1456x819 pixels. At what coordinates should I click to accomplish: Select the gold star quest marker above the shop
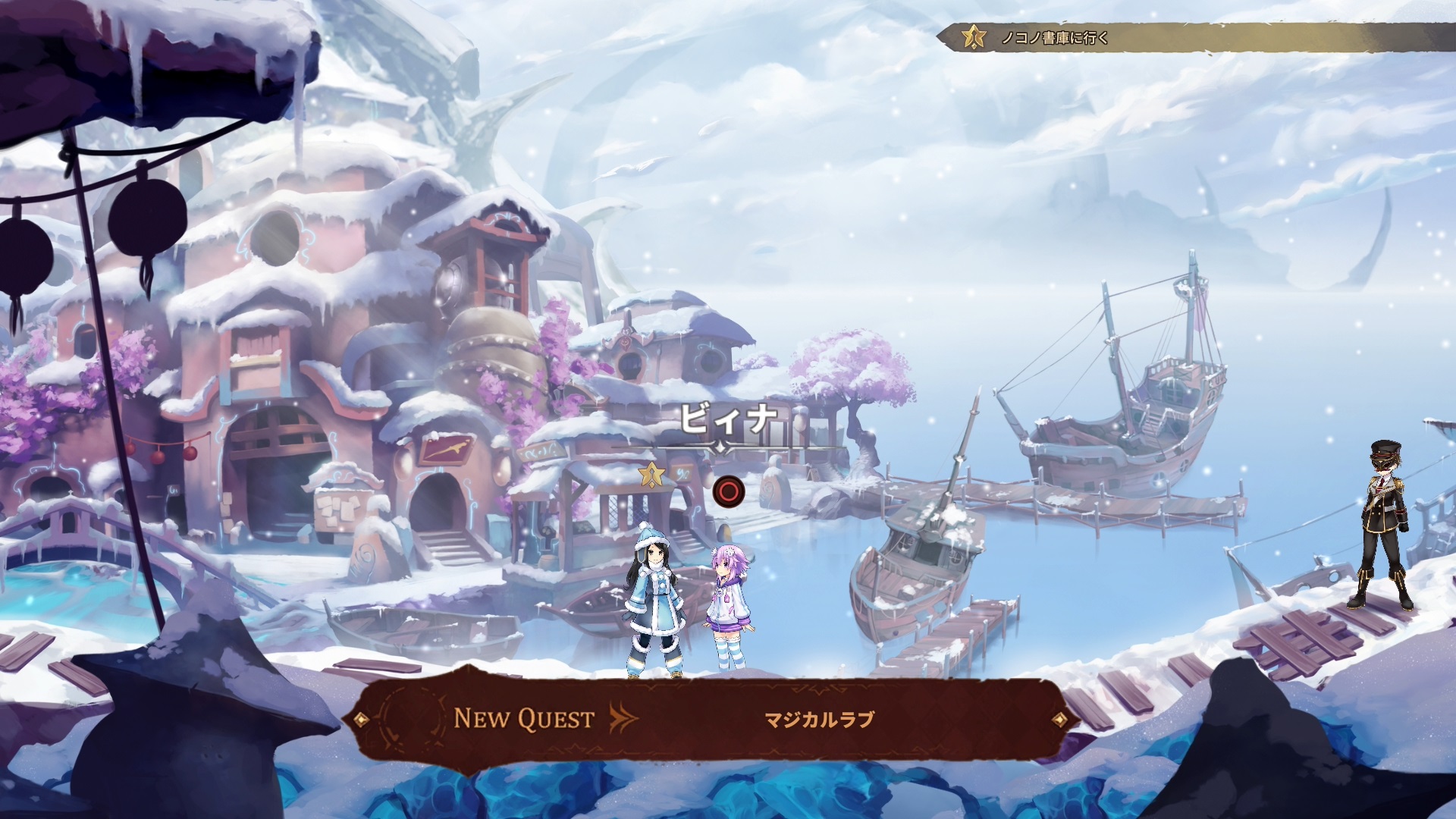tap(650, 475)
